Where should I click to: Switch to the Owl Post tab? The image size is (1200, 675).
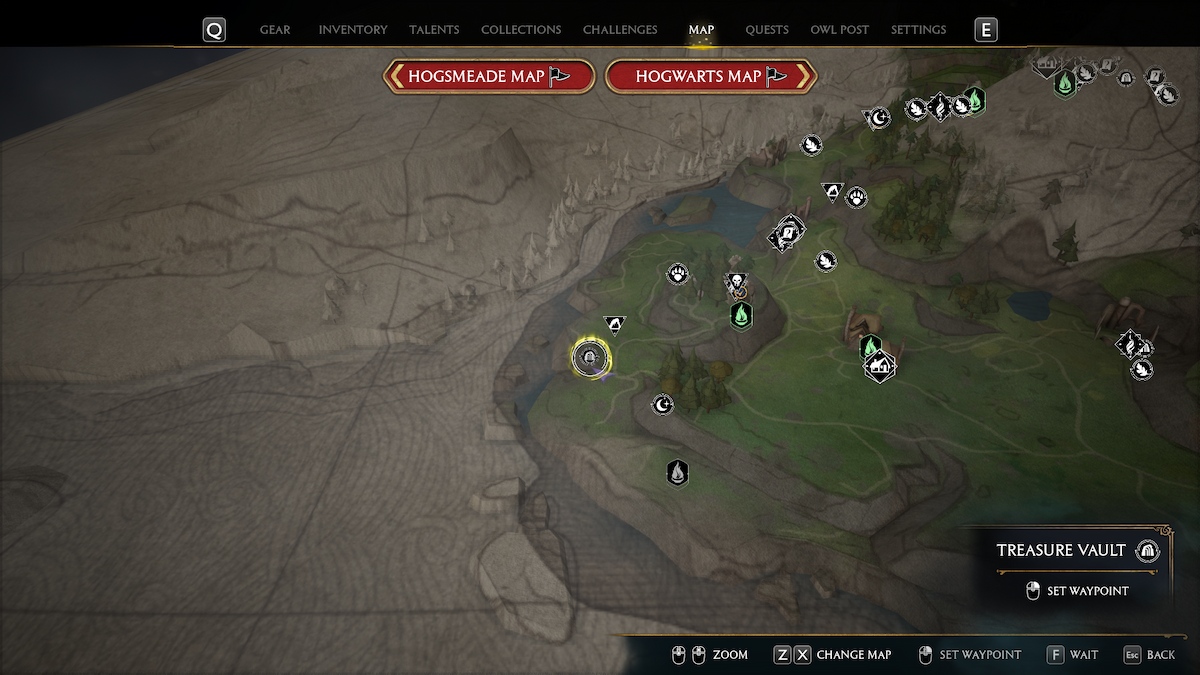(x=840, y=30)
